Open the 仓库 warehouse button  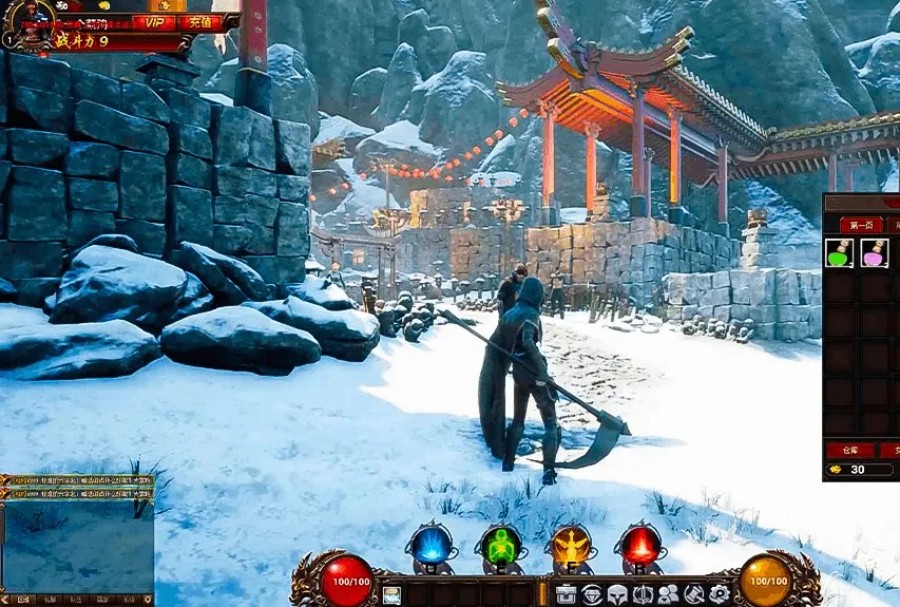click(851, 450)
